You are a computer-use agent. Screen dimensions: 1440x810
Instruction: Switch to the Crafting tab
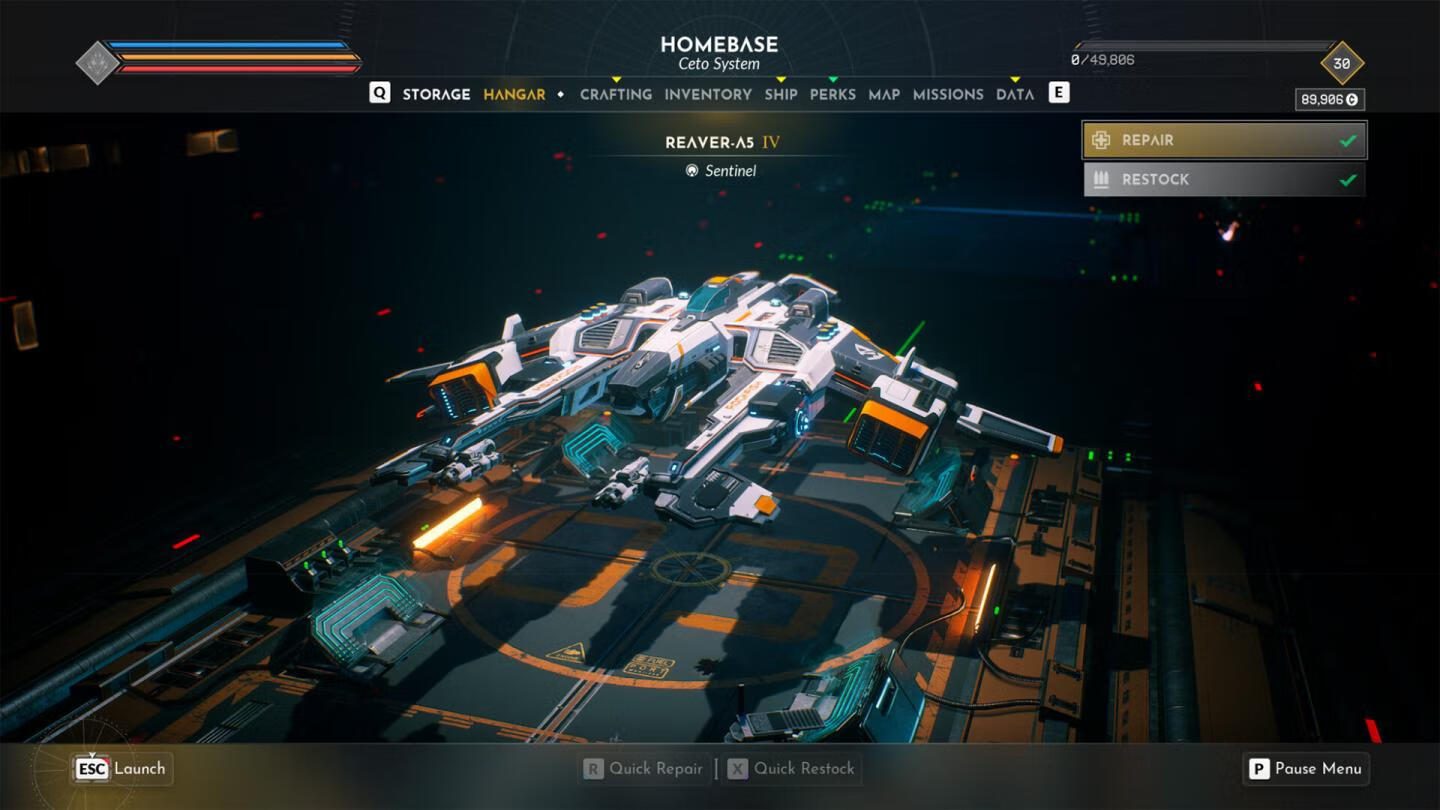(616, 94)
